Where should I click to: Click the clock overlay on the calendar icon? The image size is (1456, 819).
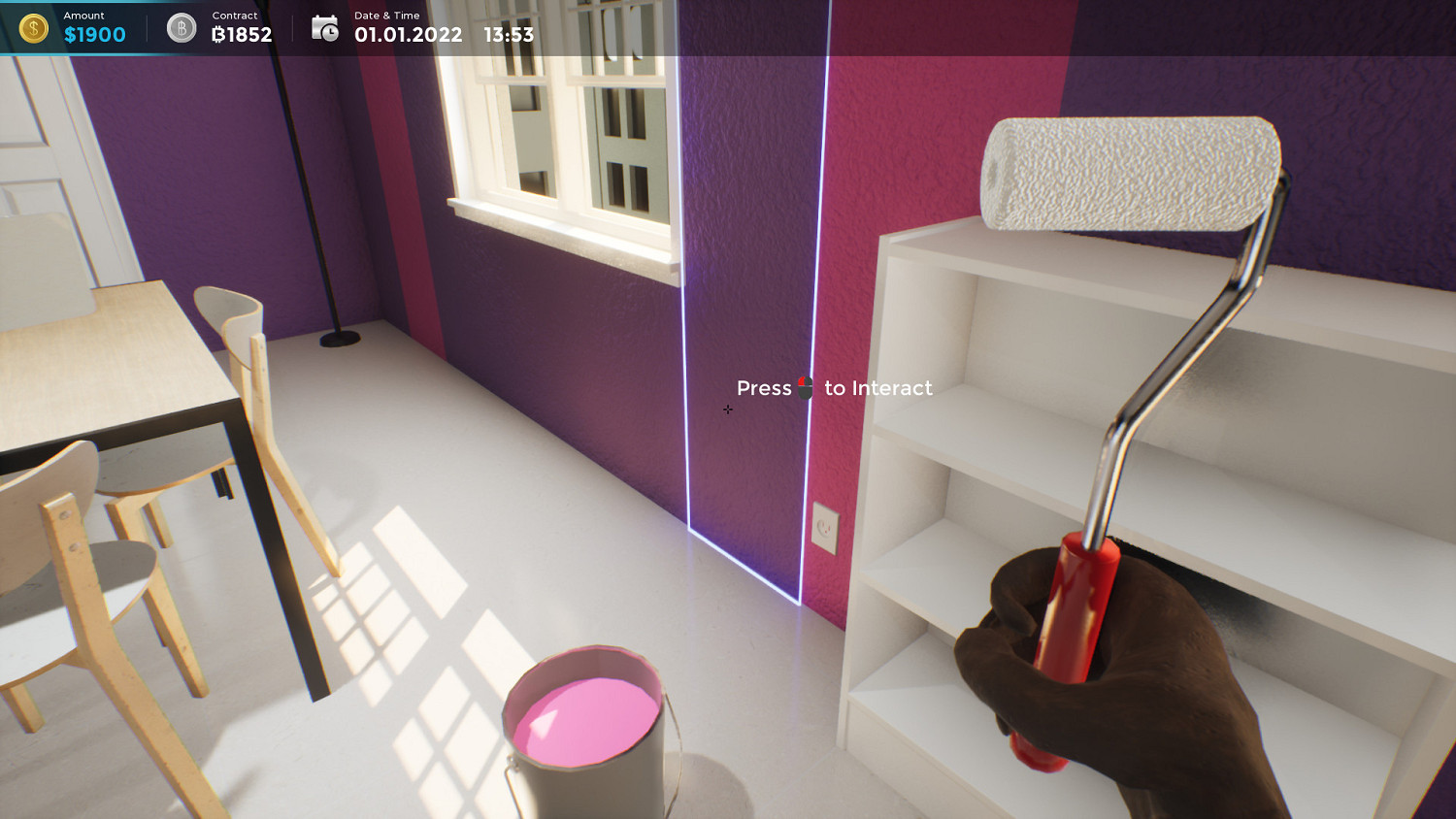pyautogui.click(x=331, y=33)
